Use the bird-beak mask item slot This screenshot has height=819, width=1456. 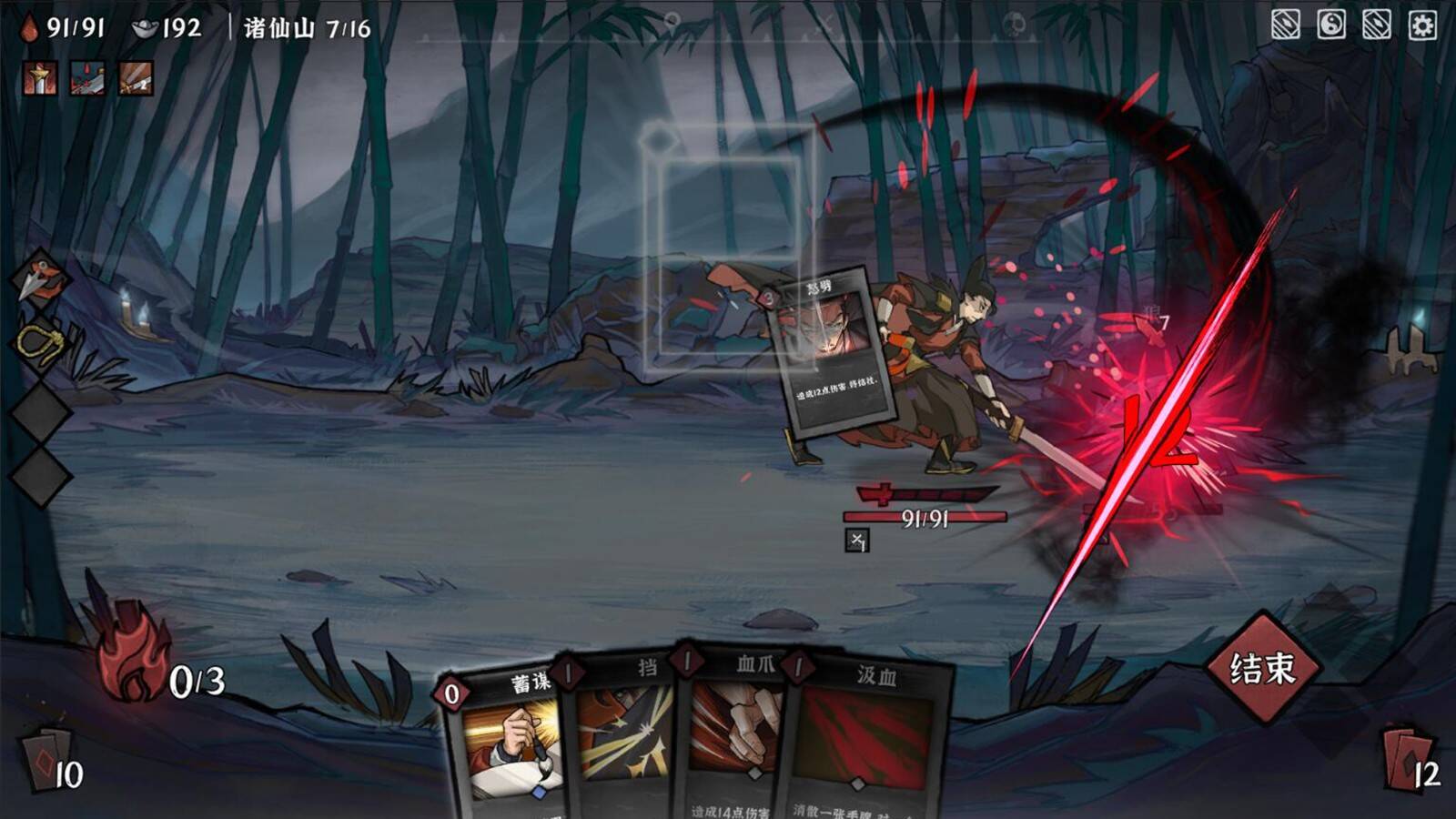pos(40,277)
